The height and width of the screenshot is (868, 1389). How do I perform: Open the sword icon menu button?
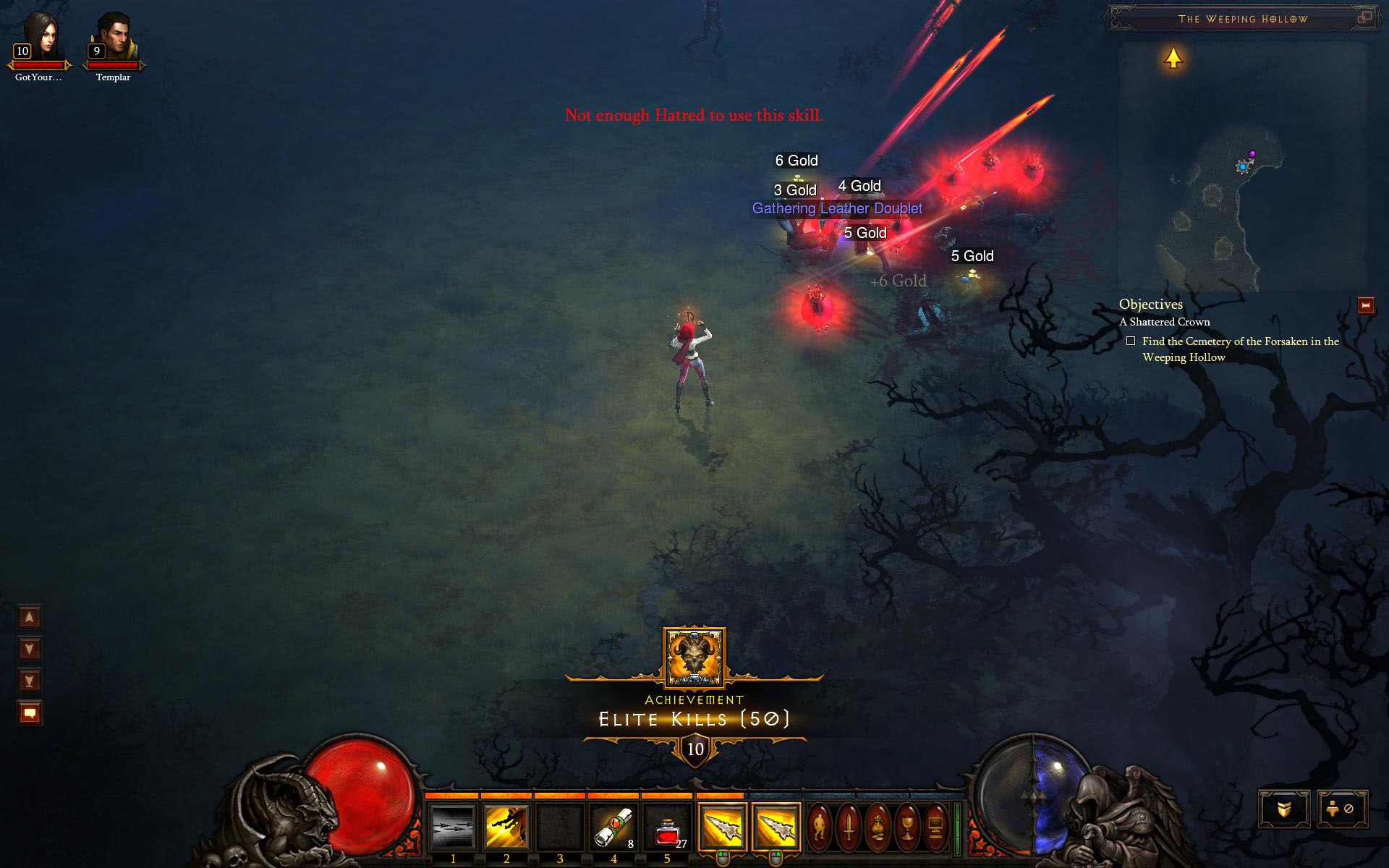pyautogui.click(x=849, y=826)
